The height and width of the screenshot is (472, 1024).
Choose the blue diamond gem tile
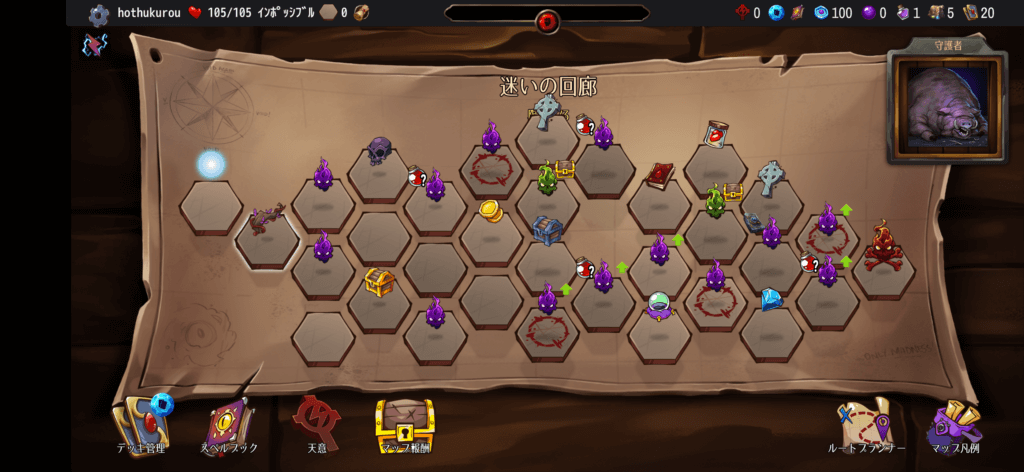(771, 299)
